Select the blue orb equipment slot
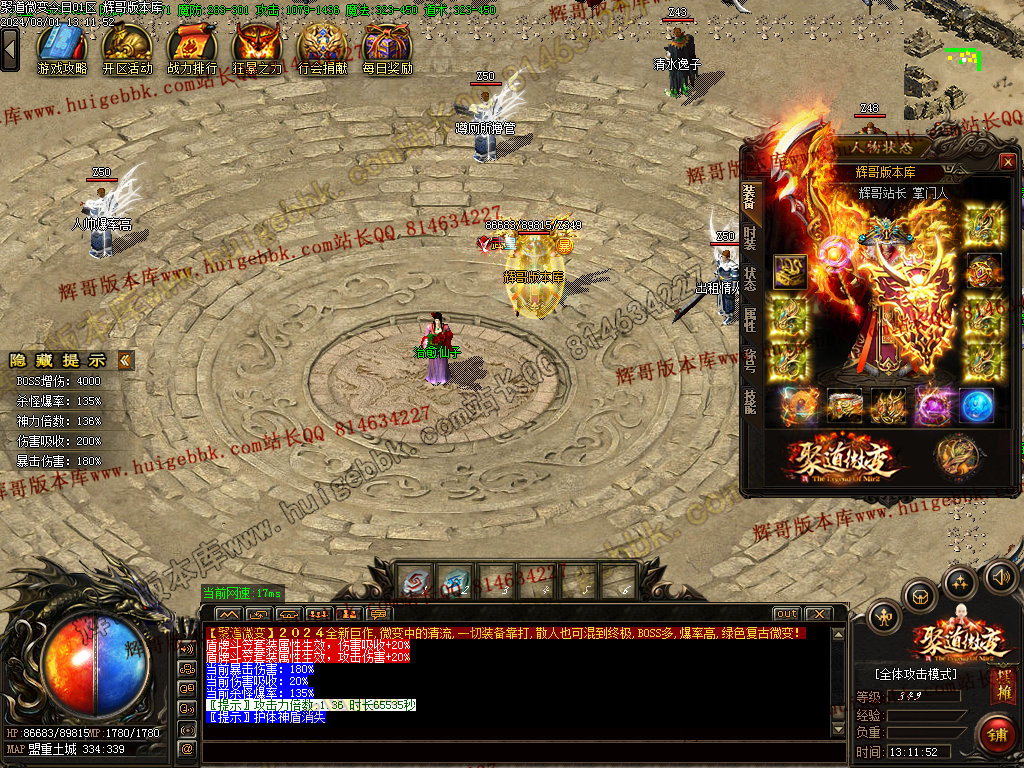The image size is (1024, 768). click(976, 405)
